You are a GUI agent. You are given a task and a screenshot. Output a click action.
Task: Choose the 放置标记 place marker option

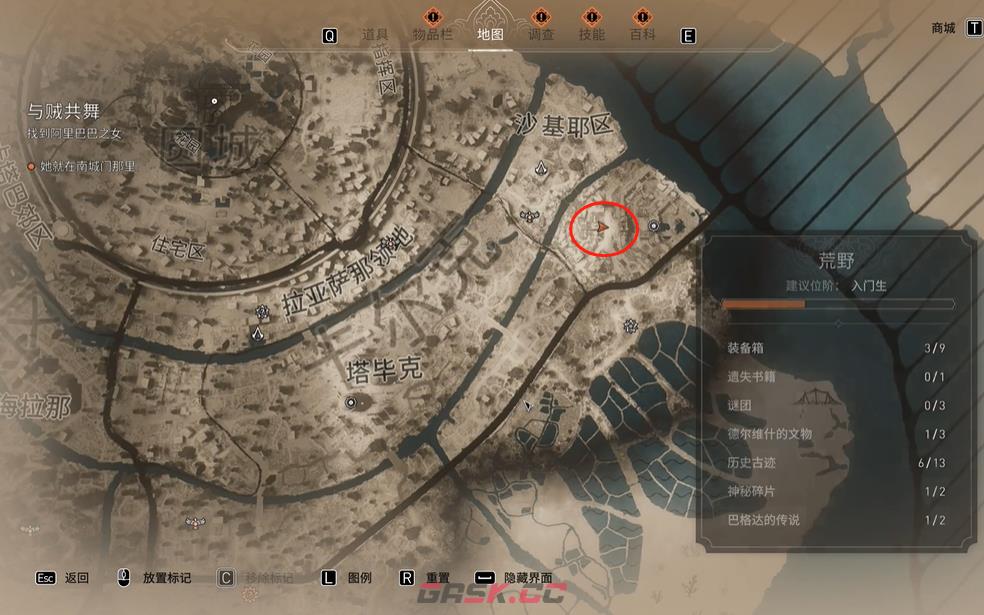point(166,578)
